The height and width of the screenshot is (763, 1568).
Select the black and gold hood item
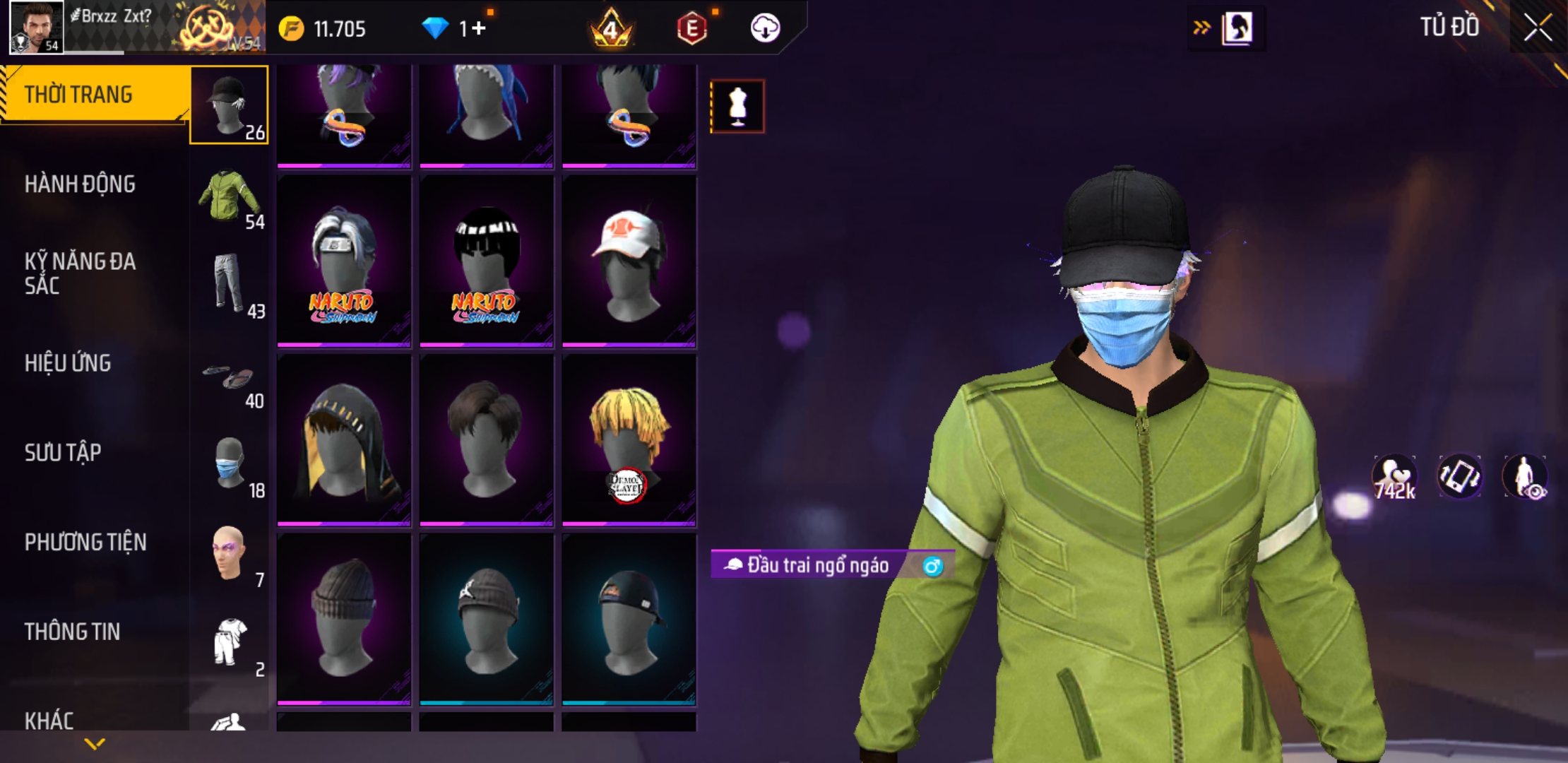coord(344,440)
